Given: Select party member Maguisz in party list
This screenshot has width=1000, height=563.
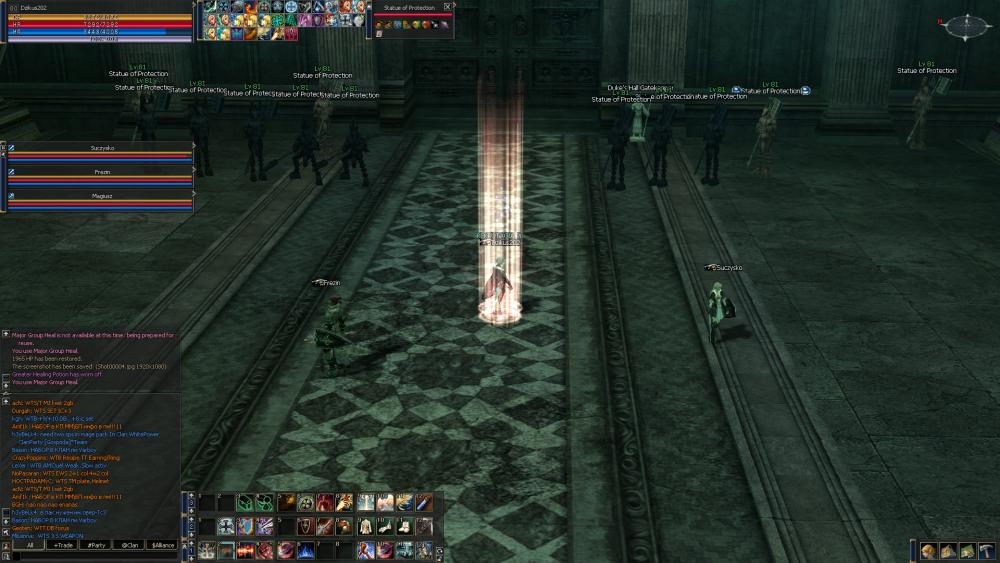Looking at the screenshot, I should click(x=101, y=196).
